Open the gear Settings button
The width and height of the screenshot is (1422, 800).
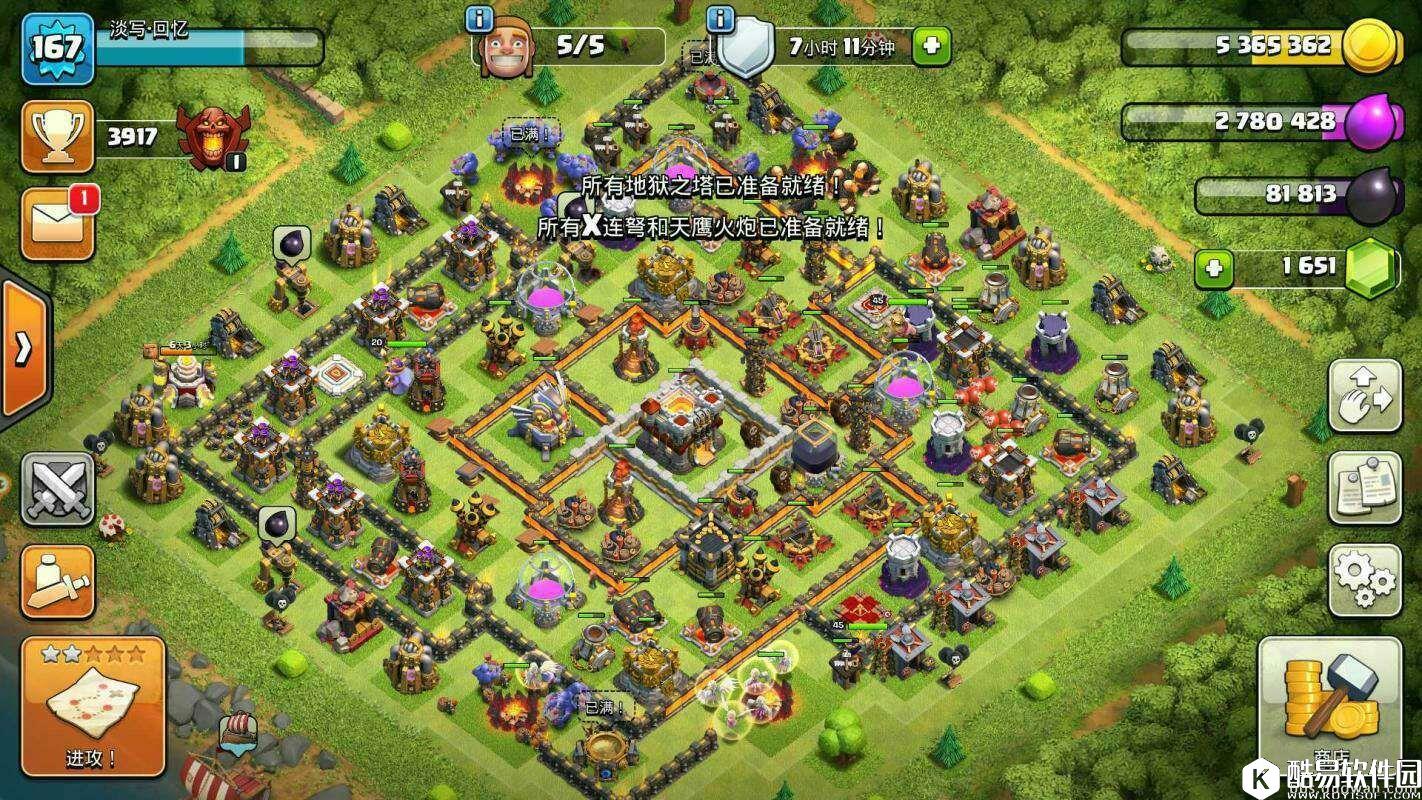pyautogui.click(x=1364, y=580)
